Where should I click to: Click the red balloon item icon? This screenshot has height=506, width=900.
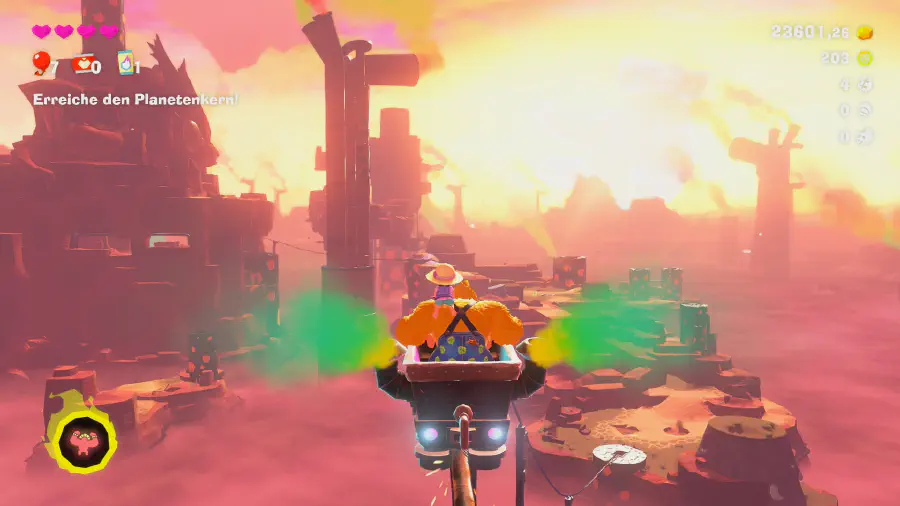pos(41,64)
